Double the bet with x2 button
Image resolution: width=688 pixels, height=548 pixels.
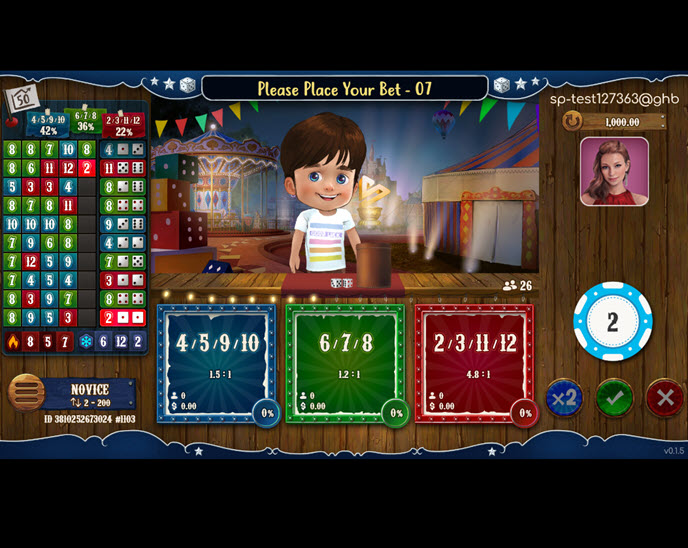(x=564, y=397)
